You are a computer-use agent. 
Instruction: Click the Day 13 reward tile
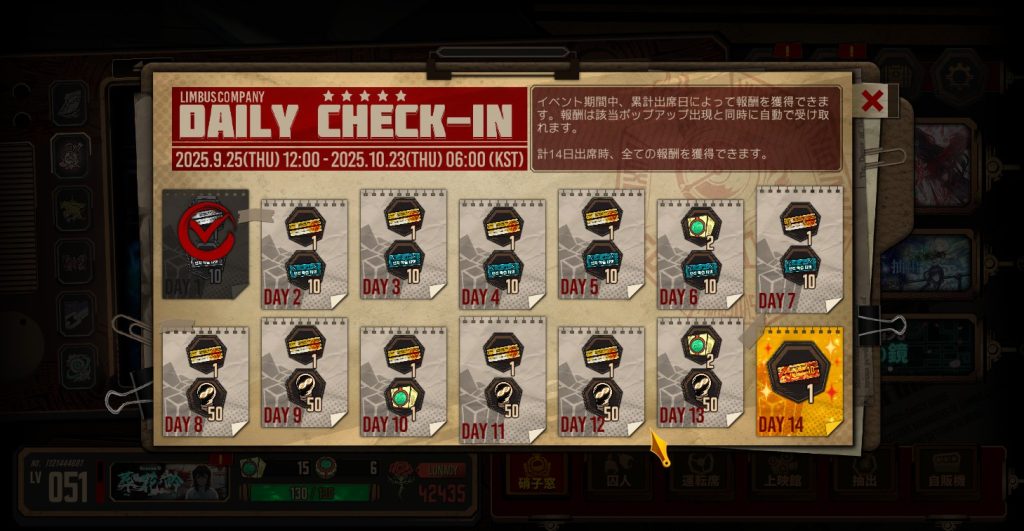[699, 373]
